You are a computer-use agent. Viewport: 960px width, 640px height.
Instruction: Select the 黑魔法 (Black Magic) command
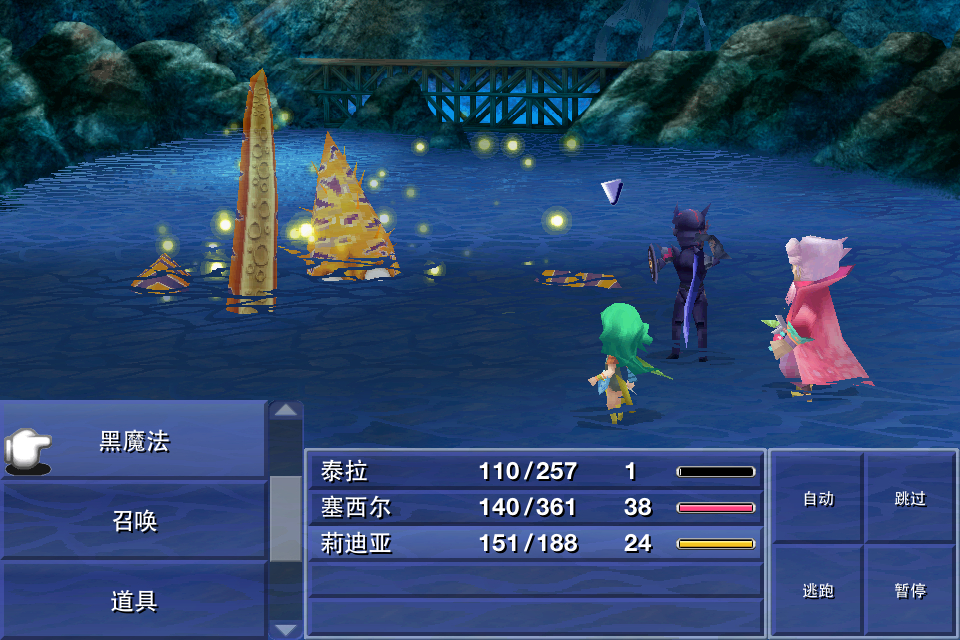pyautogui.click(x=134, y=441)
